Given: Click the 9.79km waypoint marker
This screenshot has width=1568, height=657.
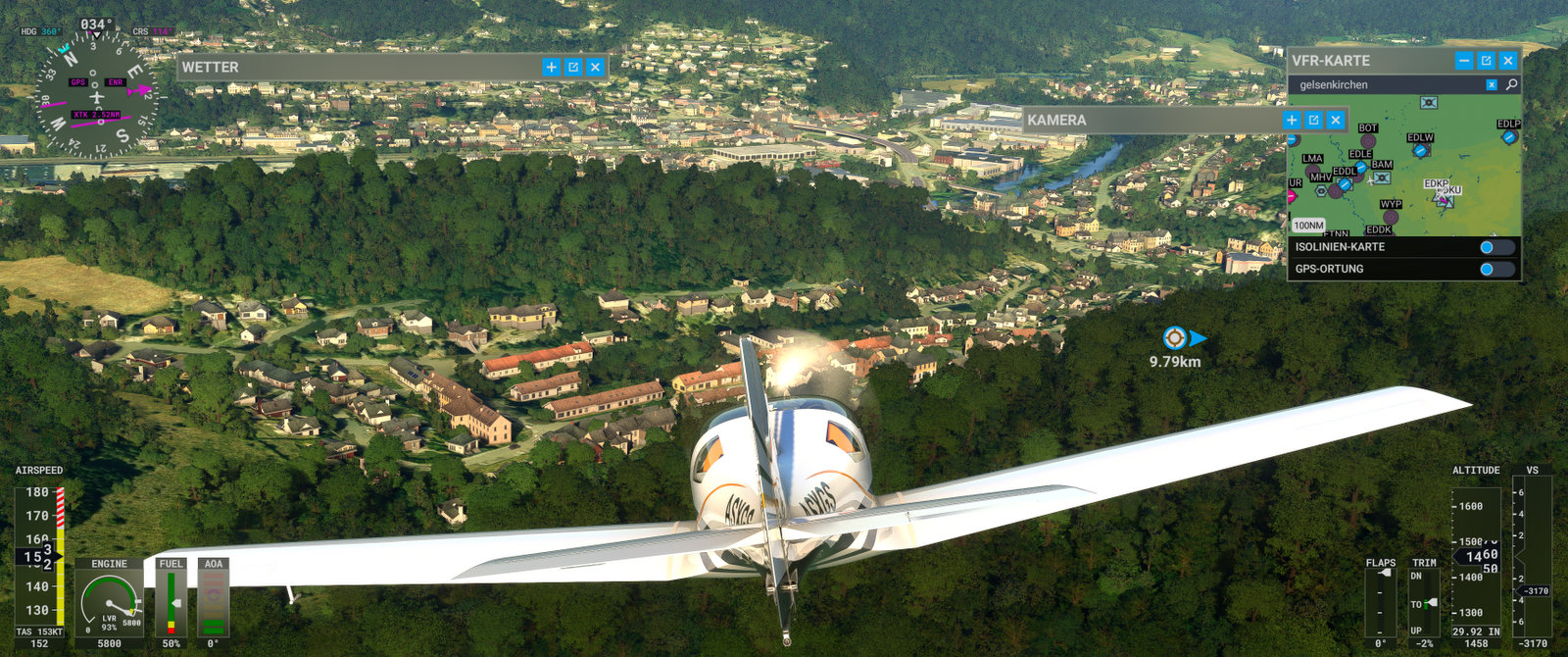Looking at the screenshot, I should tap(1175, 338).
